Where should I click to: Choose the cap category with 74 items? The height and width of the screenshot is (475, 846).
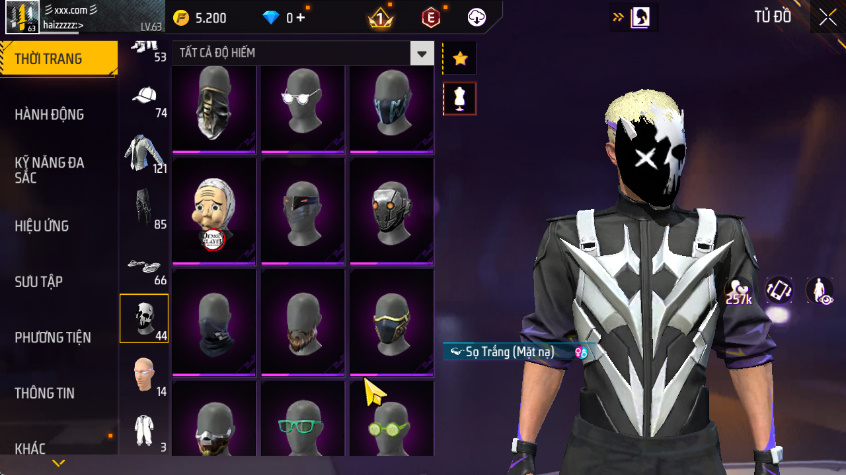[145, 99]
